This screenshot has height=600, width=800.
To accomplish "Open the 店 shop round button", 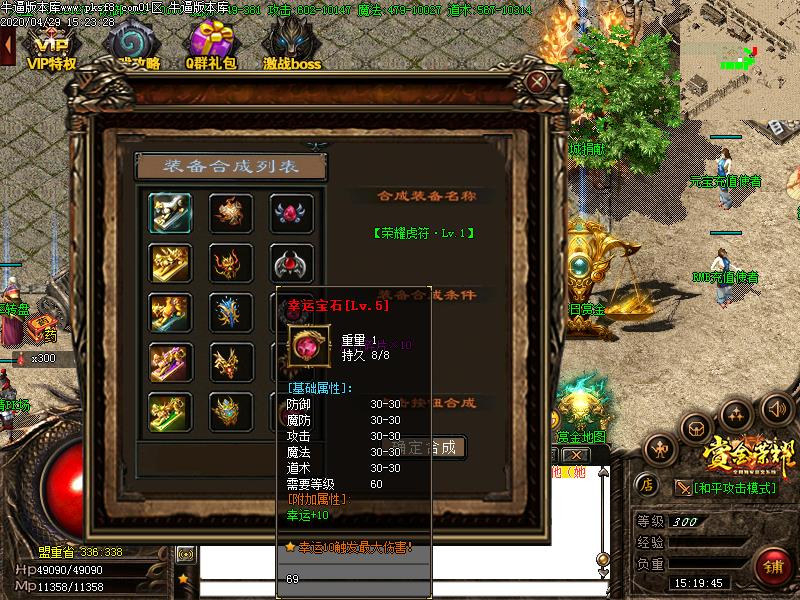I will click(x=647, y=485).
